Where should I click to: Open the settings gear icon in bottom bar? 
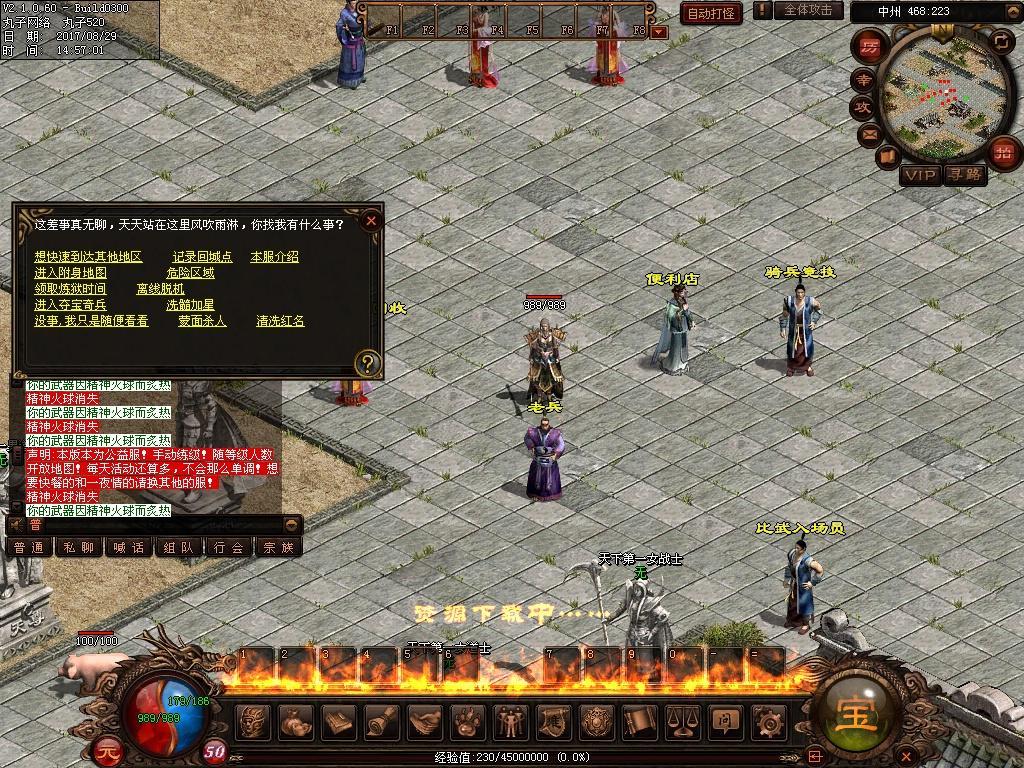pyautogui.click(x=768, y=720)
